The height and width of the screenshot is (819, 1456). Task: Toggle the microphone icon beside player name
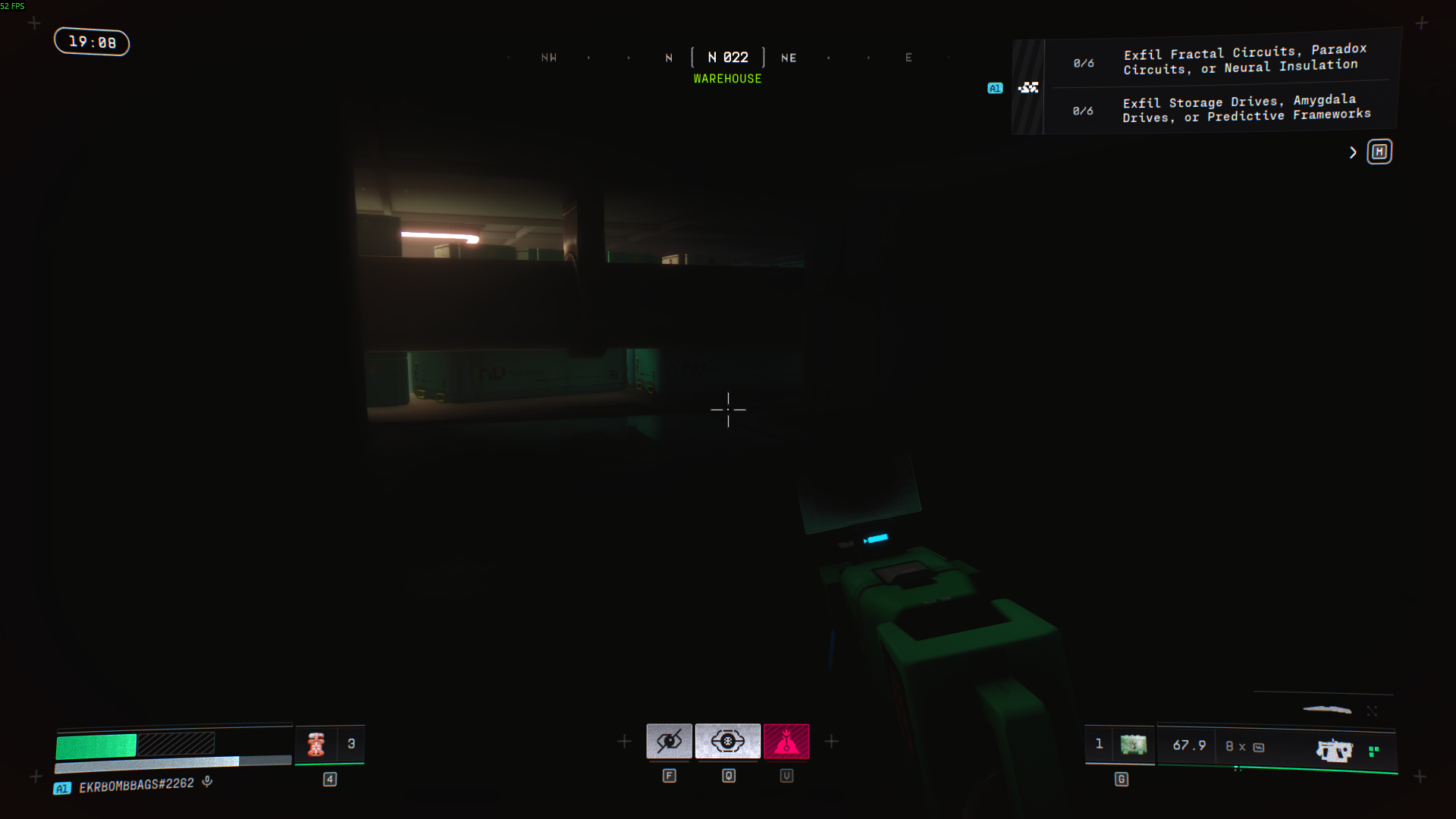coord(207,782)
